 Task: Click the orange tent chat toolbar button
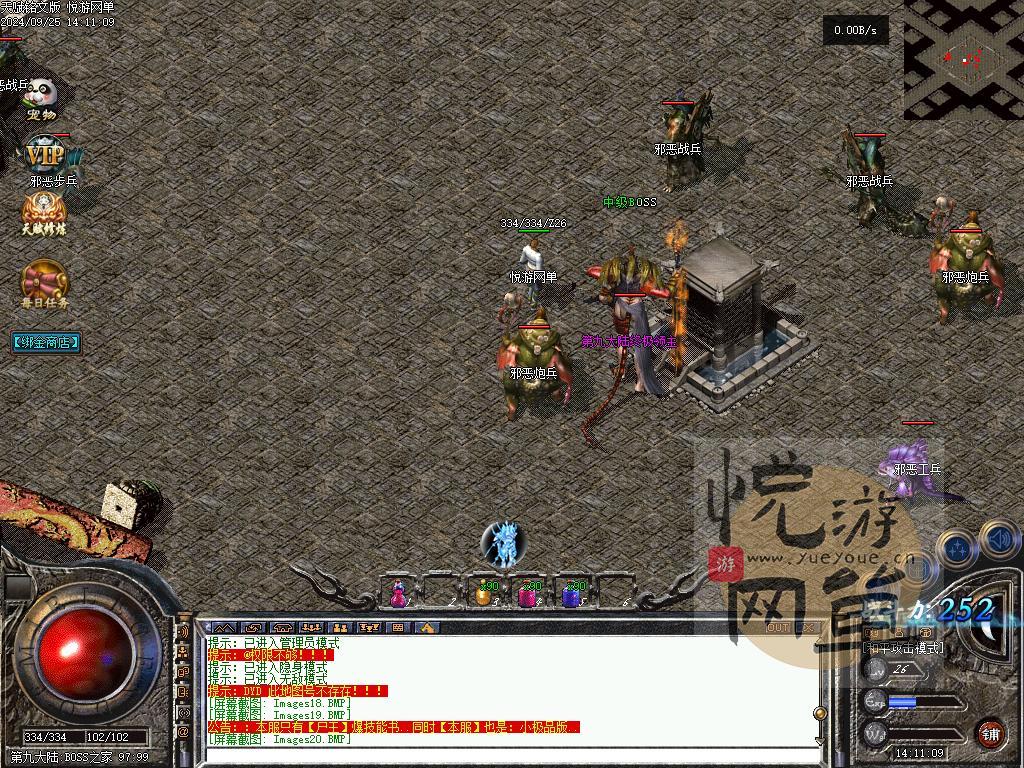pyautogui.click(x=426, y=628)
